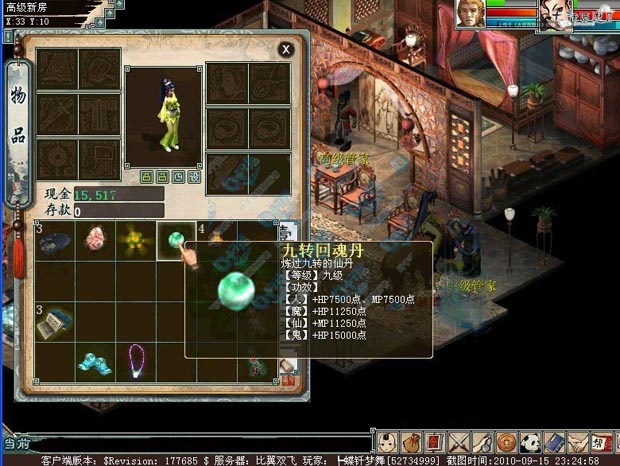Click the blonde character portrait
620x466 pixels.
470,13
